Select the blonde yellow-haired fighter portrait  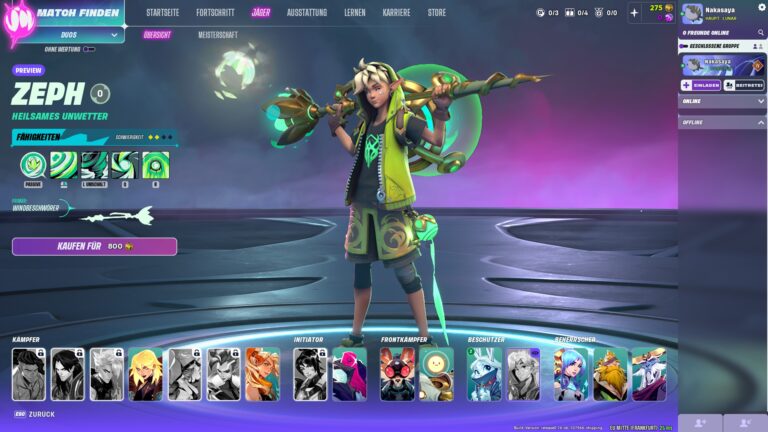click(x=145, y=375)
